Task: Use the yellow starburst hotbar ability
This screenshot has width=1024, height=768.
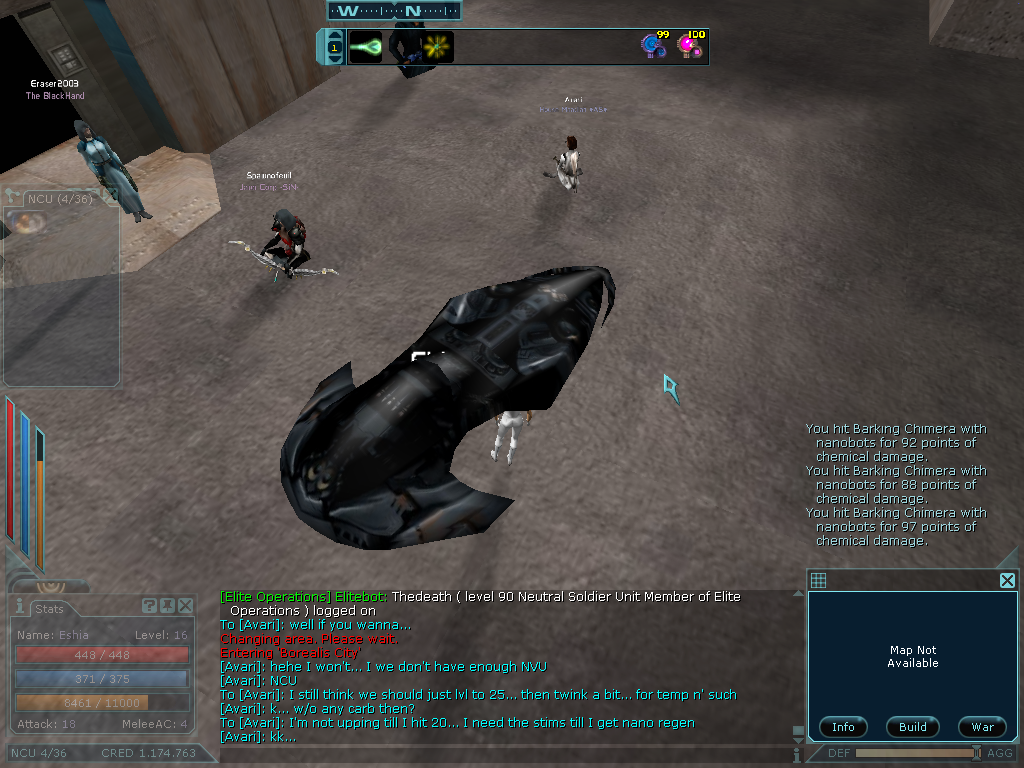Action: [436, 47]
